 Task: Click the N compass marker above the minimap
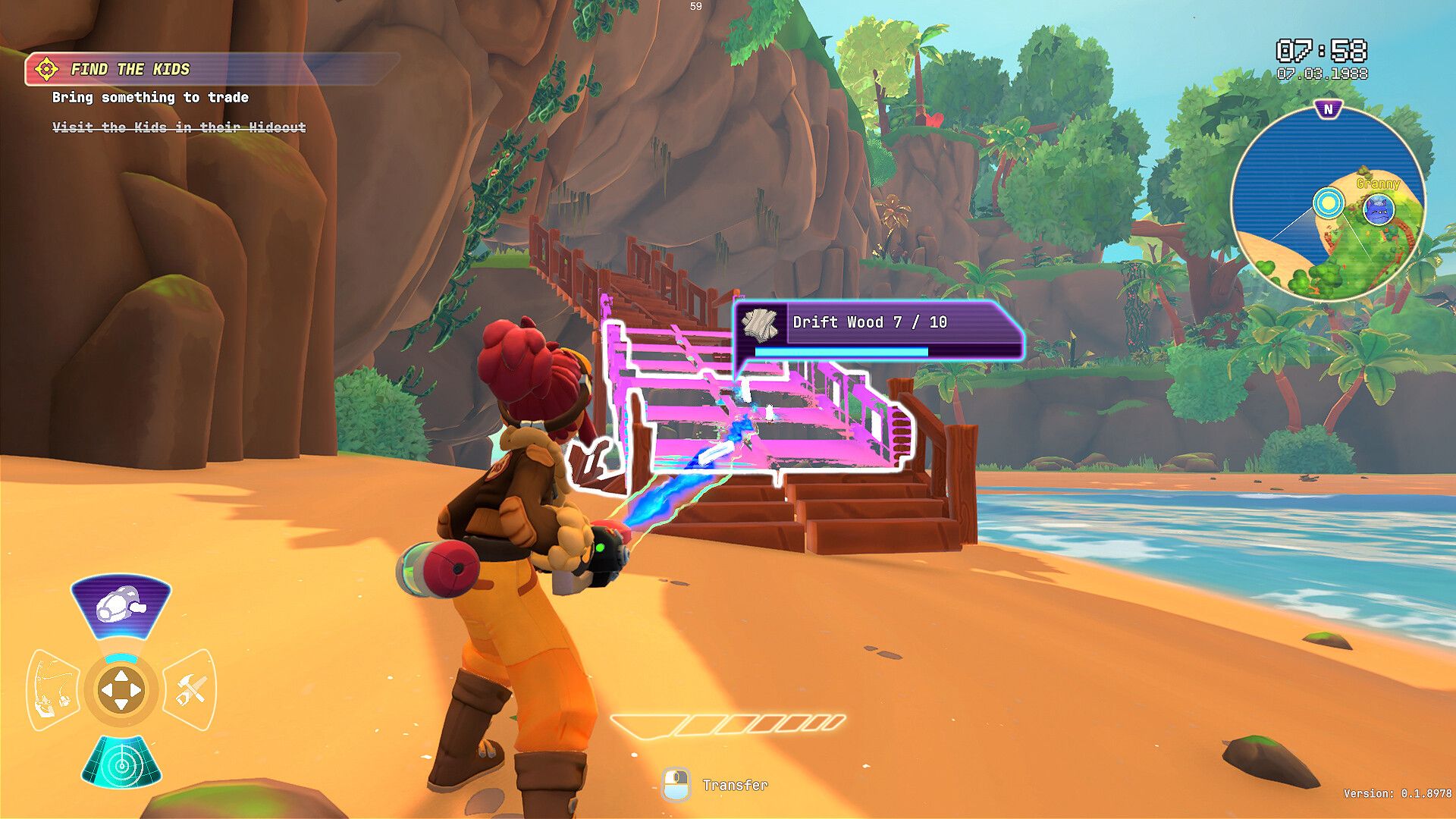[x=1329, y=108]
